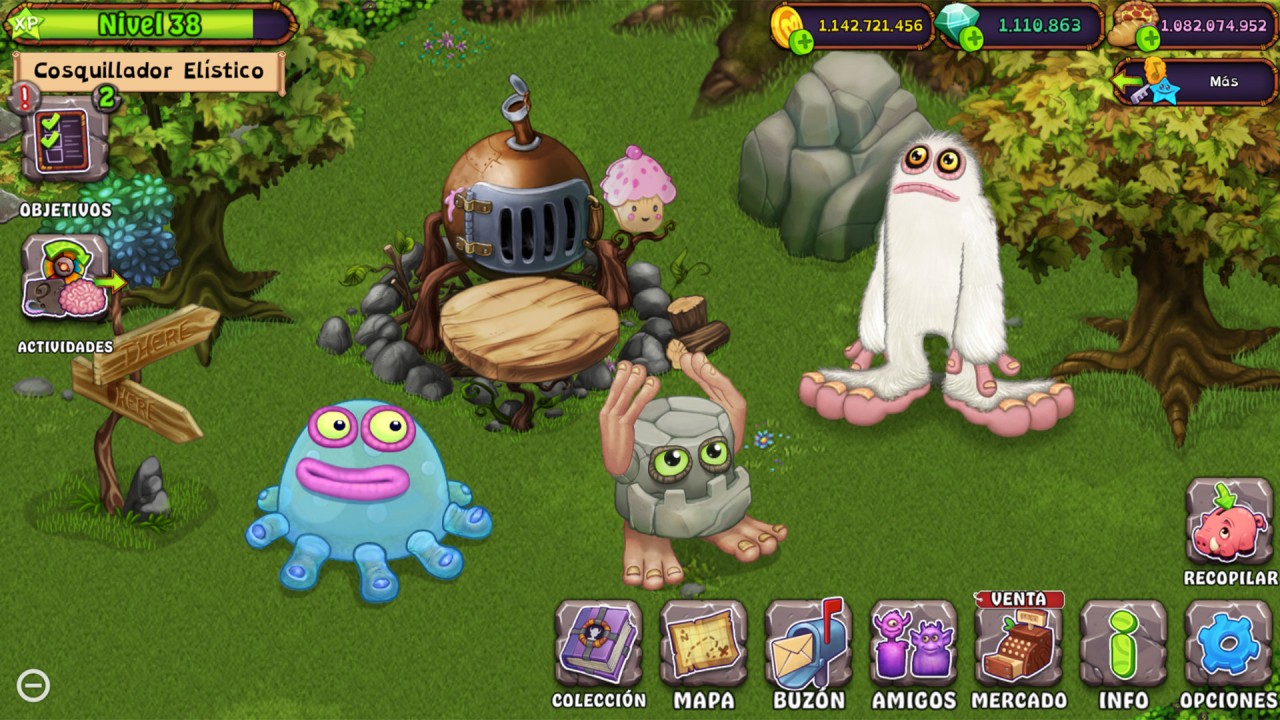This screenshot has width=1280, height=720.
Task: Click the Cosquillador Elístico island name banner
Action: [x=149, y=71]
